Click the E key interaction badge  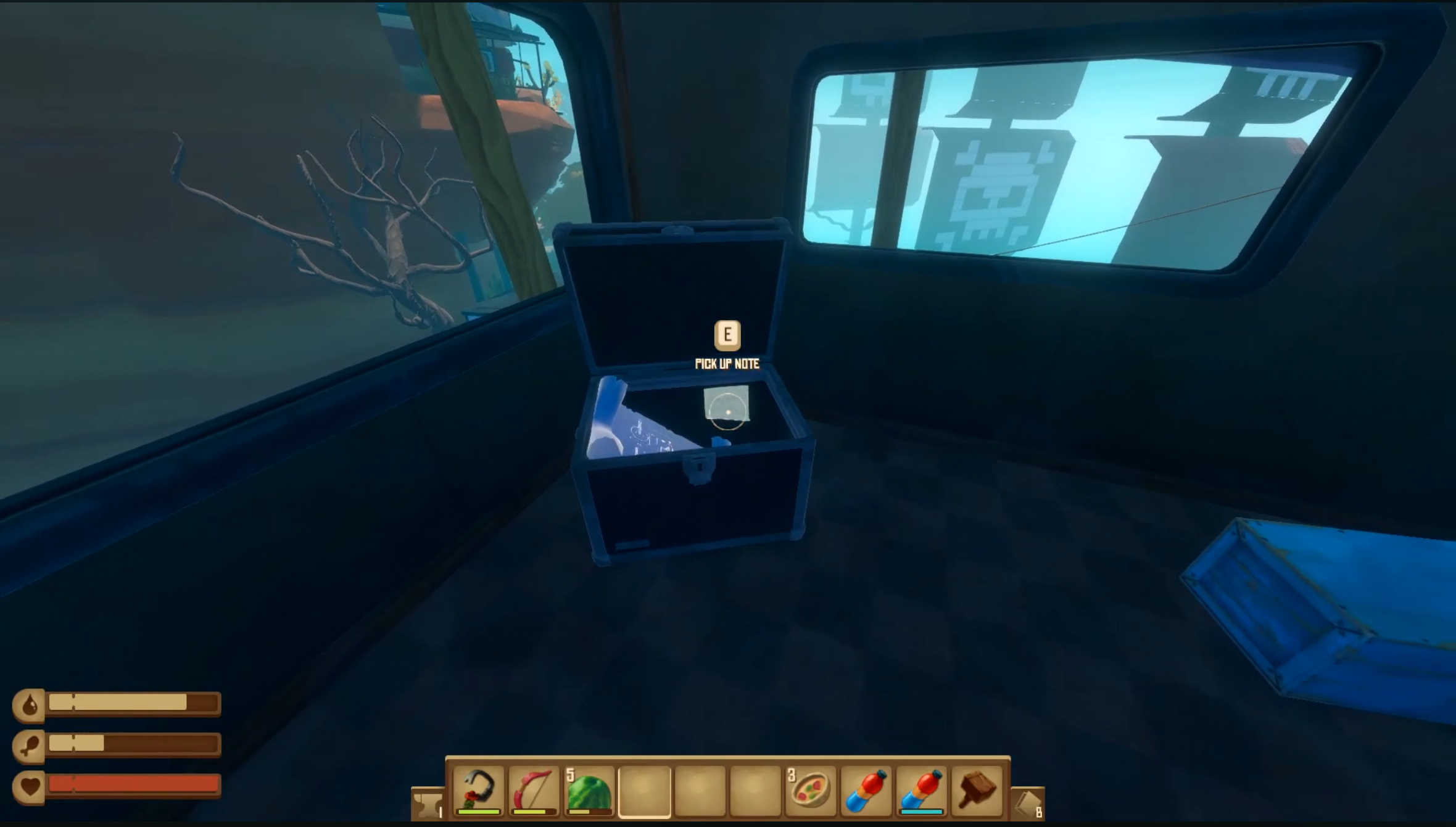click(727, 334)
